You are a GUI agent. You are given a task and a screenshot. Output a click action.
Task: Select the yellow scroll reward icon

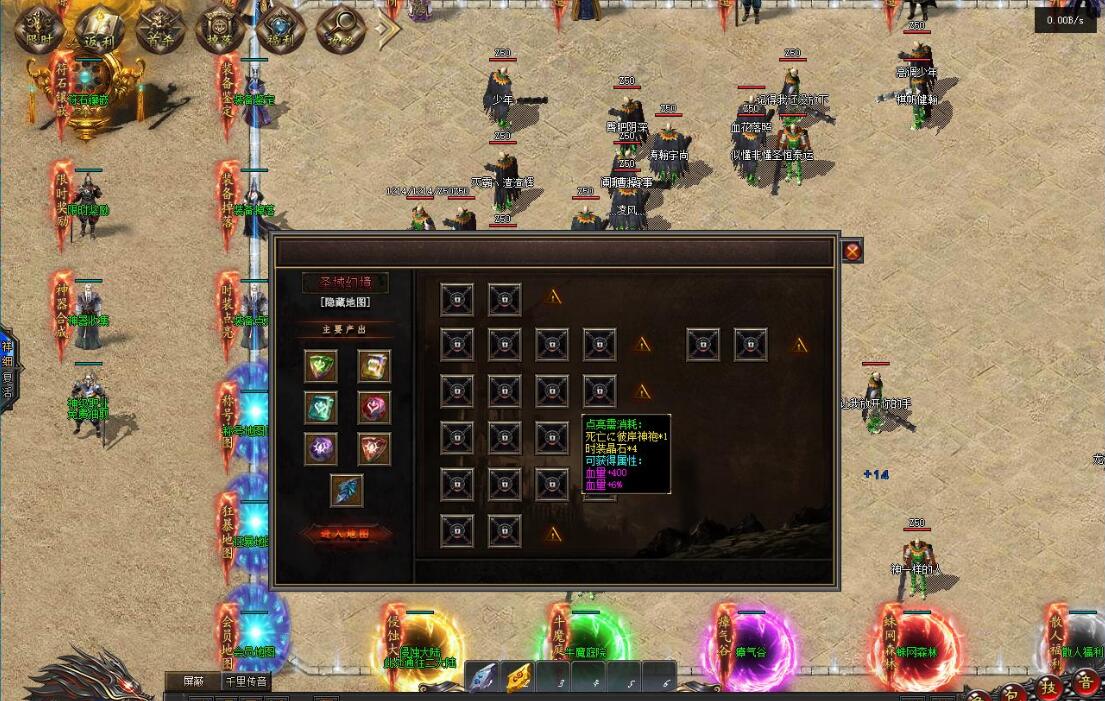tap(374, 365)
